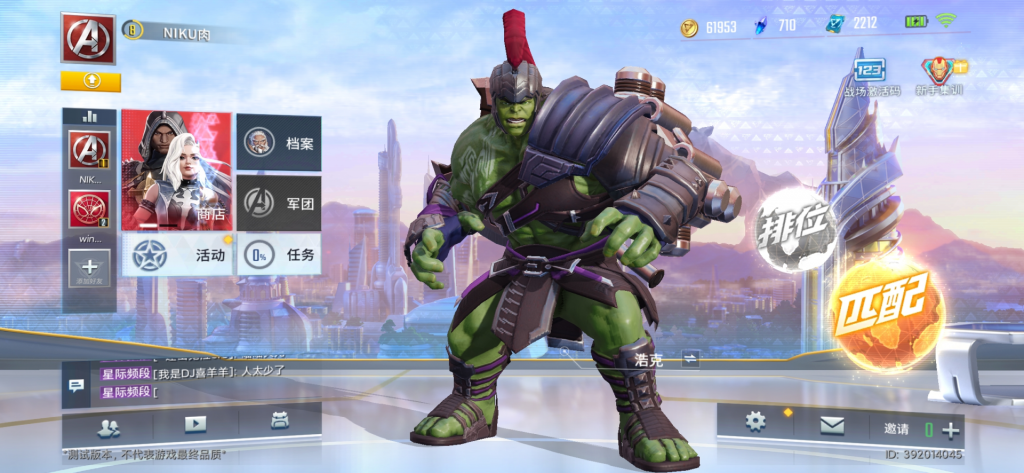1024x473 pixels.
Task: Open the gear settings button
Action: pos(756,423)
